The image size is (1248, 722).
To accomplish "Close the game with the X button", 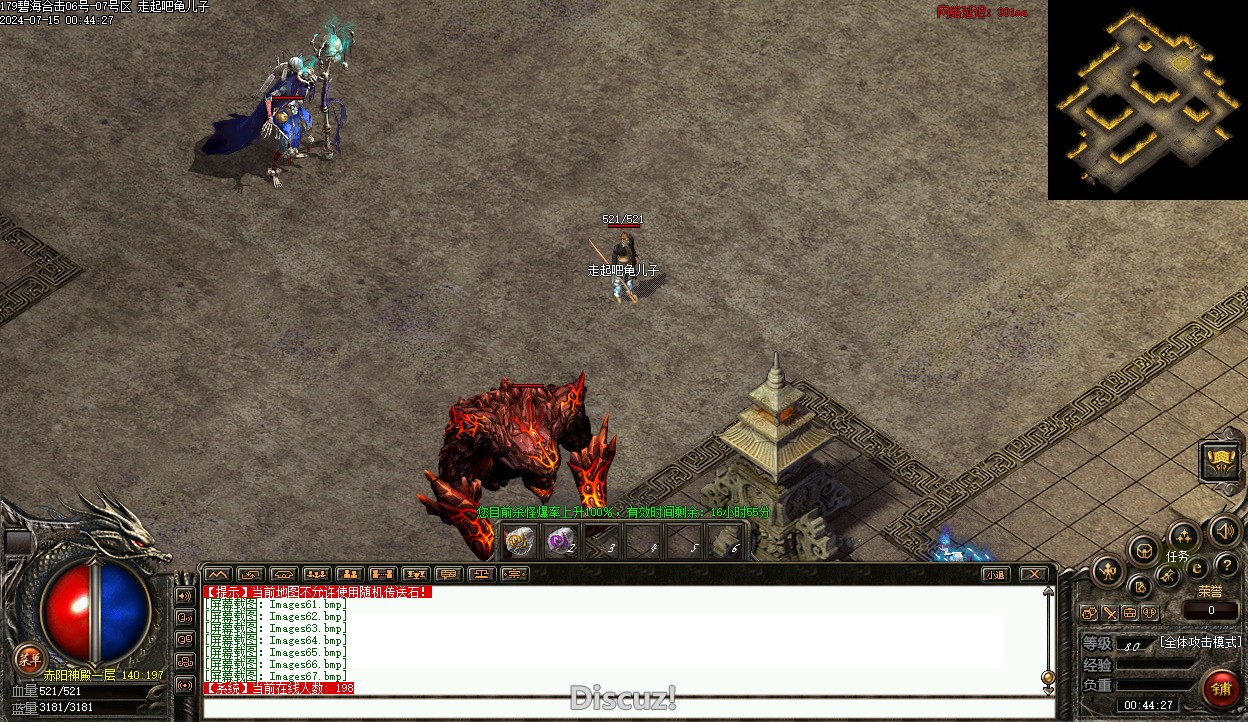I will click(x=1033, y=574).
